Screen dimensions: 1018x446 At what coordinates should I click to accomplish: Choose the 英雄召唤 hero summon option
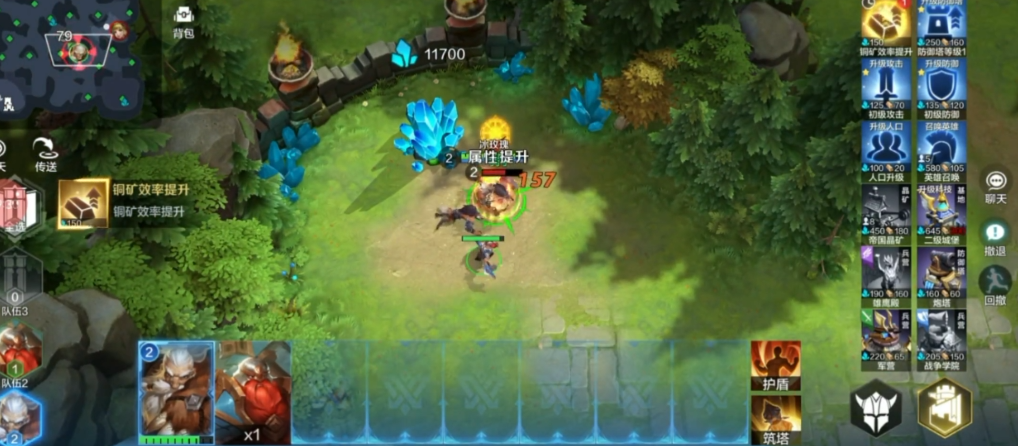click(x=940, y=149)
